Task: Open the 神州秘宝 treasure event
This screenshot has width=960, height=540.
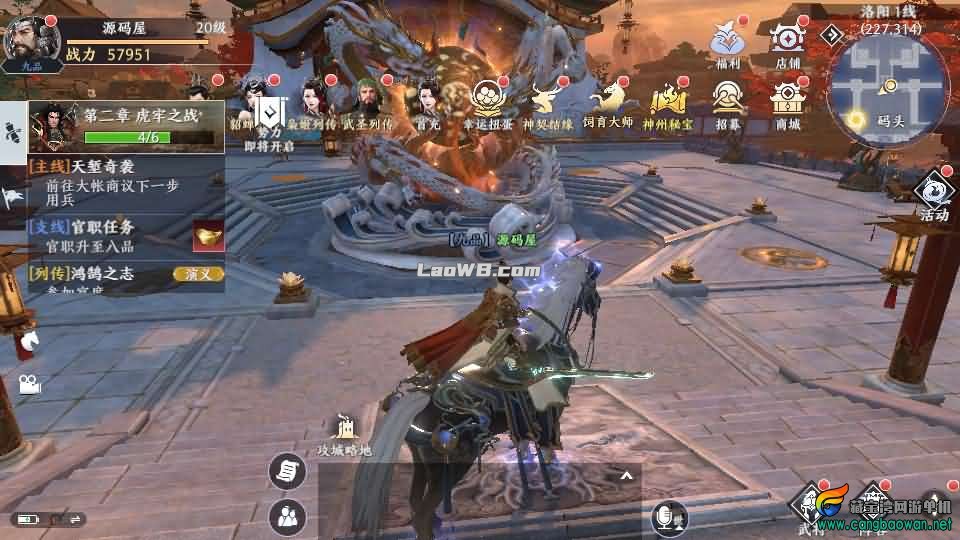Action: point(667,102)
